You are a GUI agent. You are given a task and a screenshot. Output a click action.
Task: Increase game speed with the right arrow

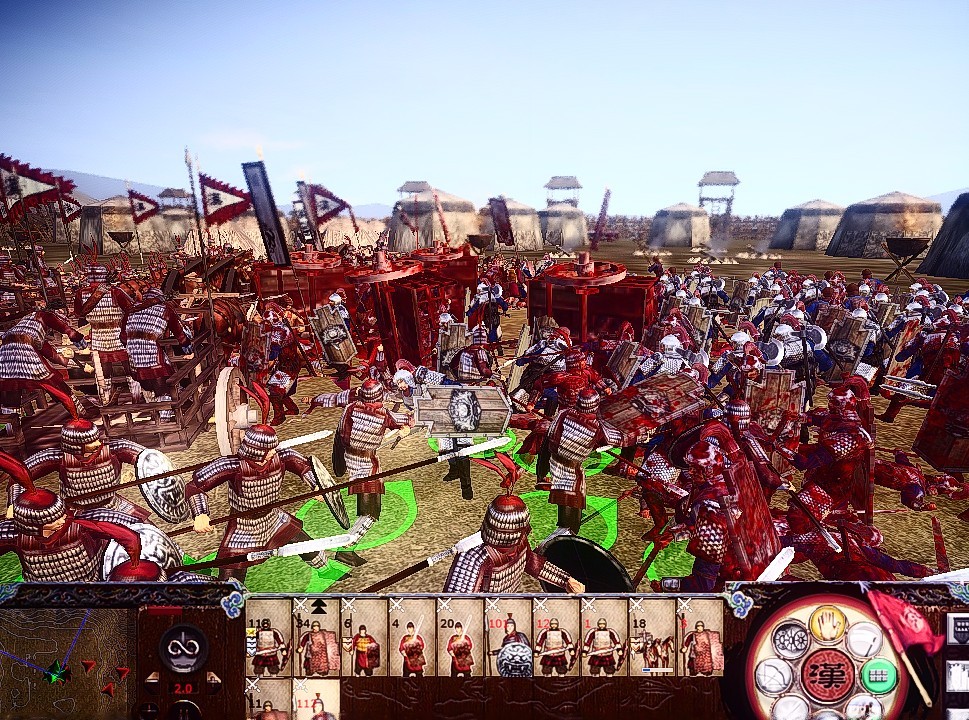(x=212, y=687)
